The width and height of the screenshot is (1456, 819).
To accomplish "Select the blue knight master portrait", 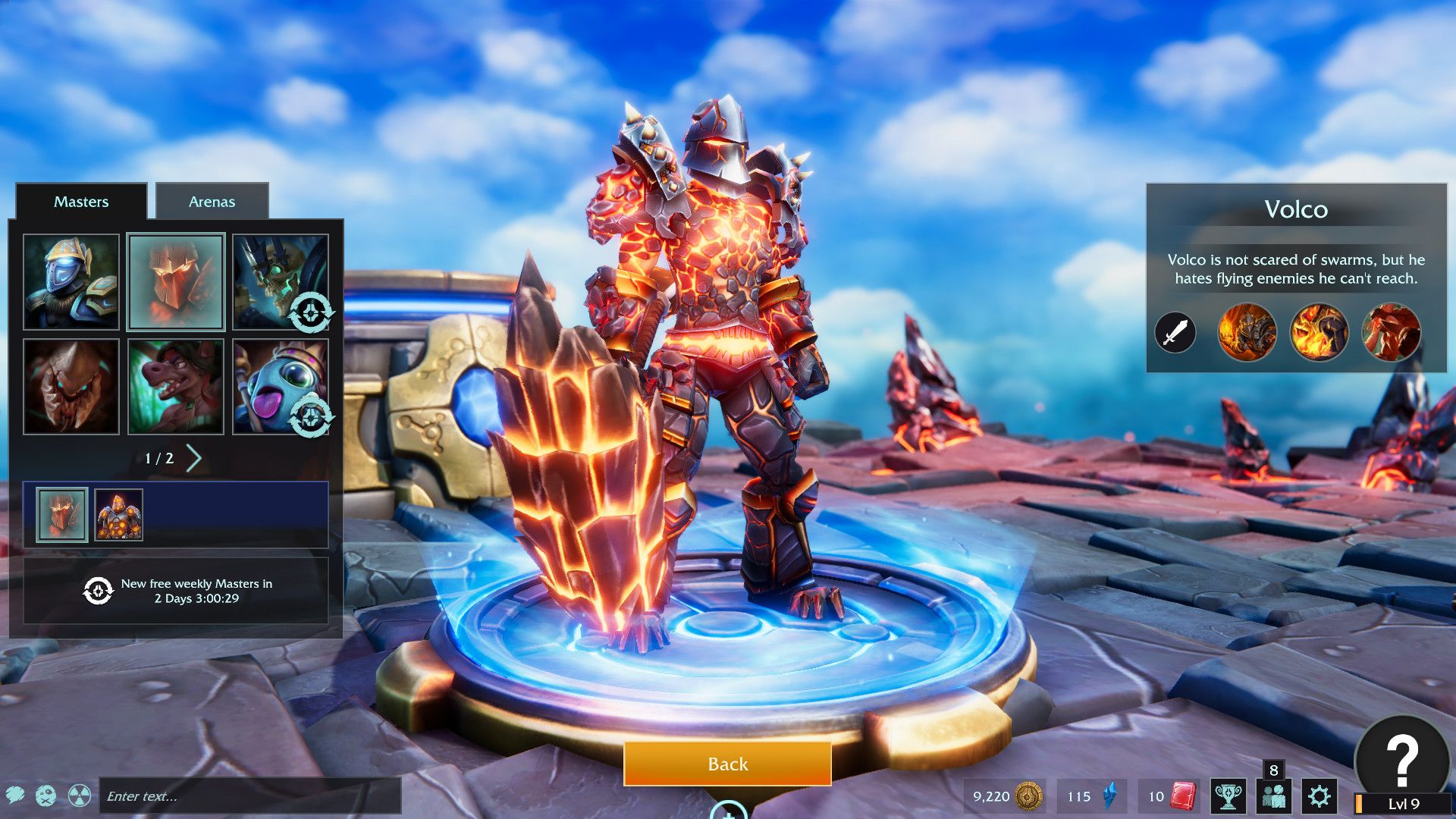I will [71, 281].
